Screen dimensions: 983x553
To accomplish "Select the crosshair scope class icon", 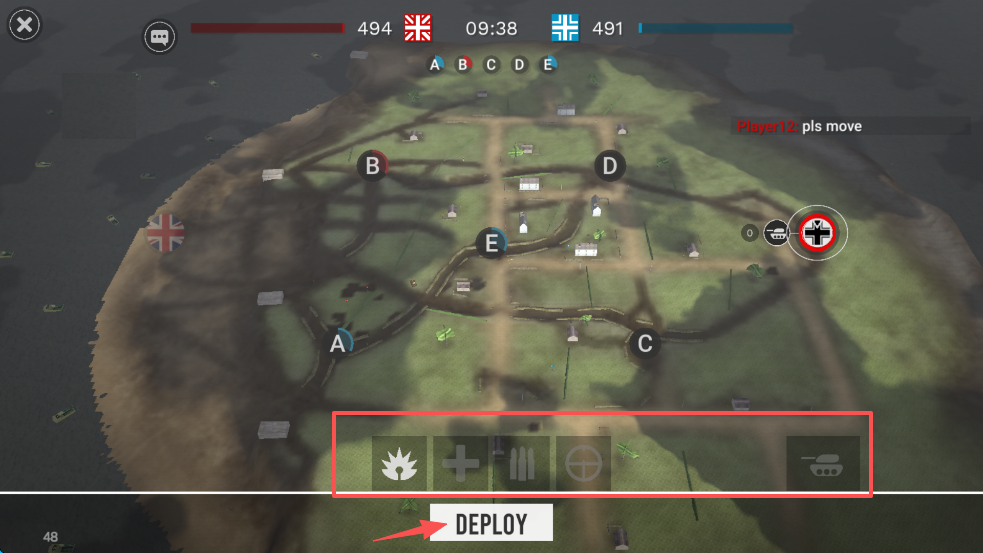I will tap(583, 463).
